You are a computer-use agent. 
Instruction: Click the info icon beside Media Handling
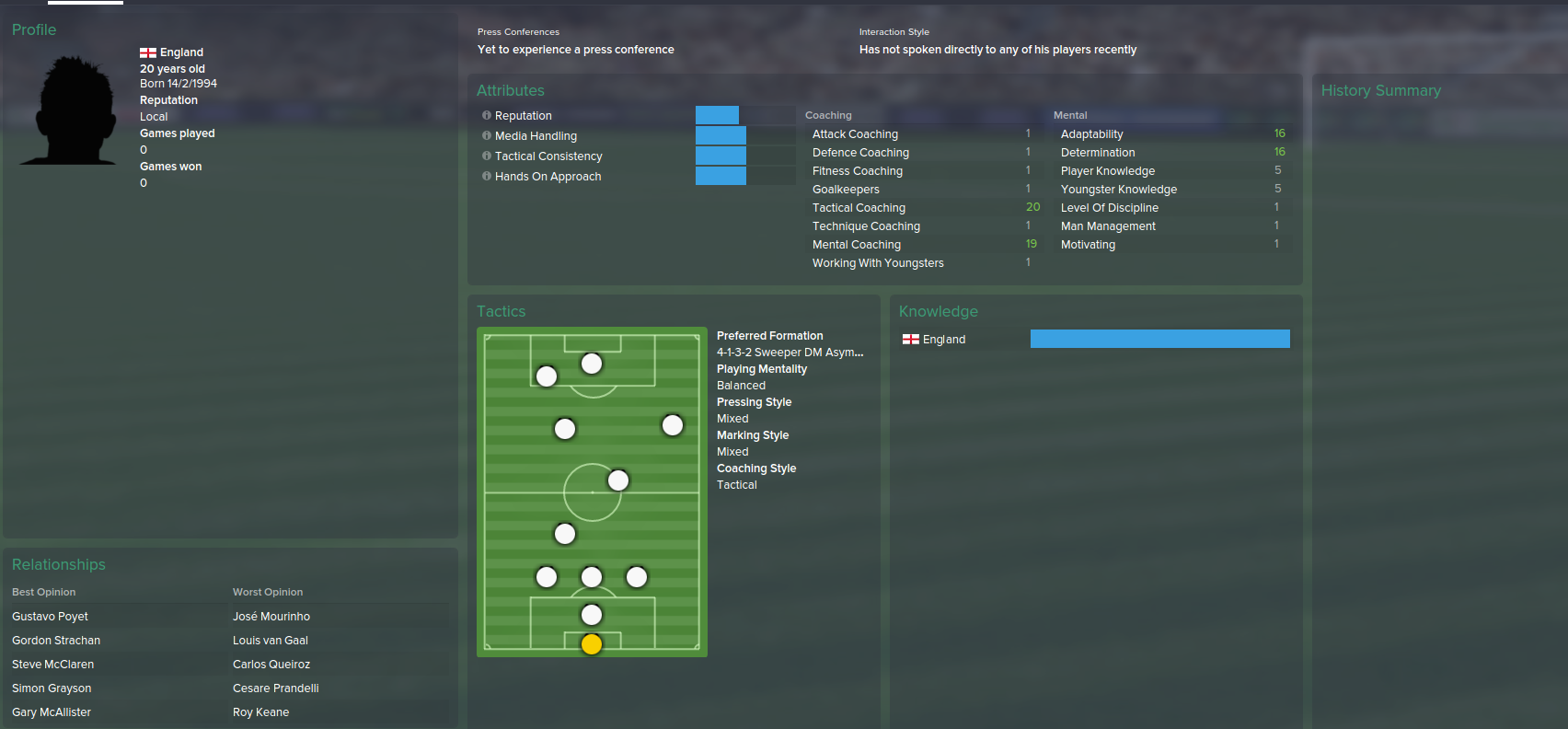pos(486,135)
